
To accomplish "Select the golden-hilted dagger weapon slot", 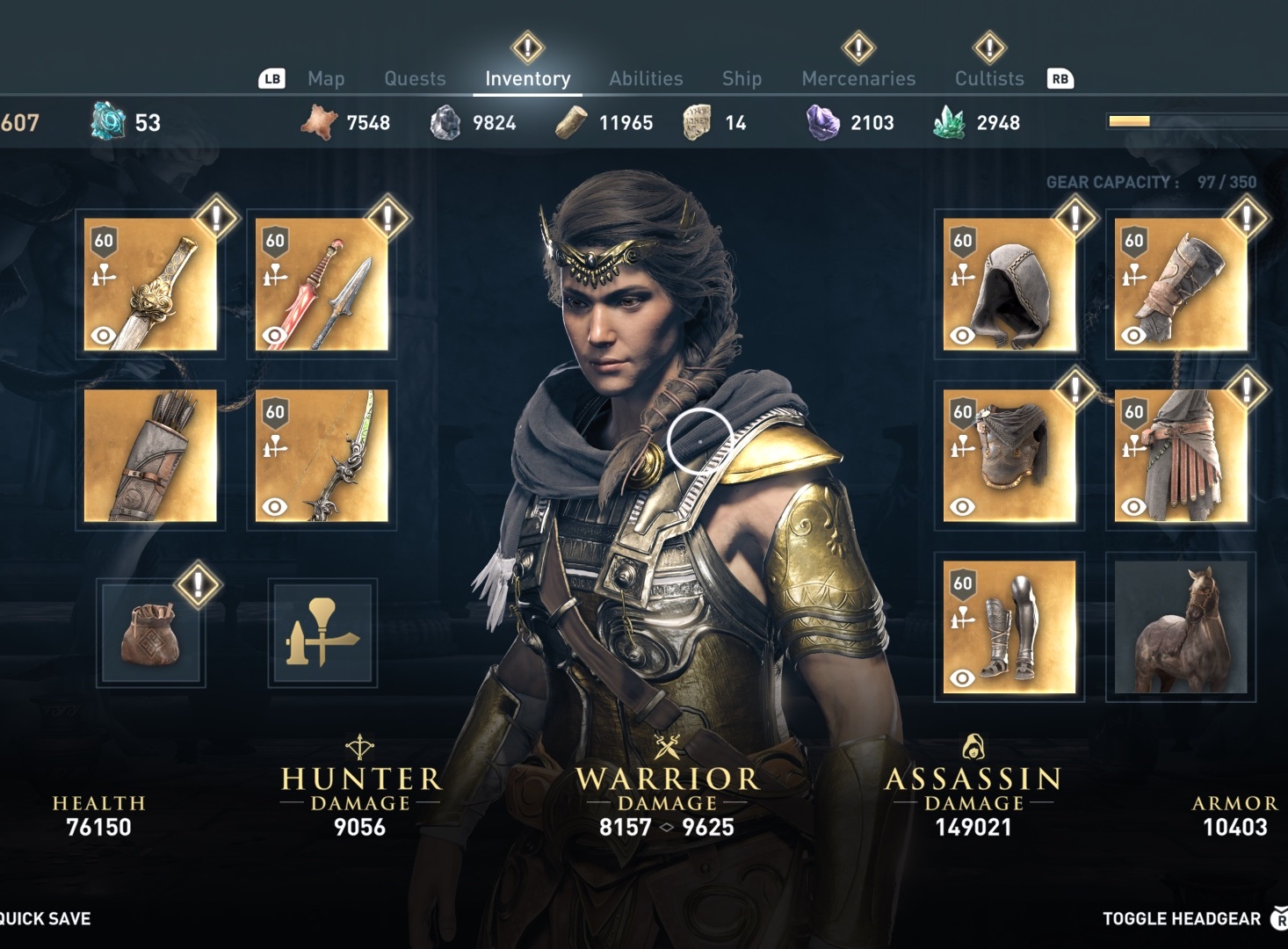I will [x=150, y=285].
